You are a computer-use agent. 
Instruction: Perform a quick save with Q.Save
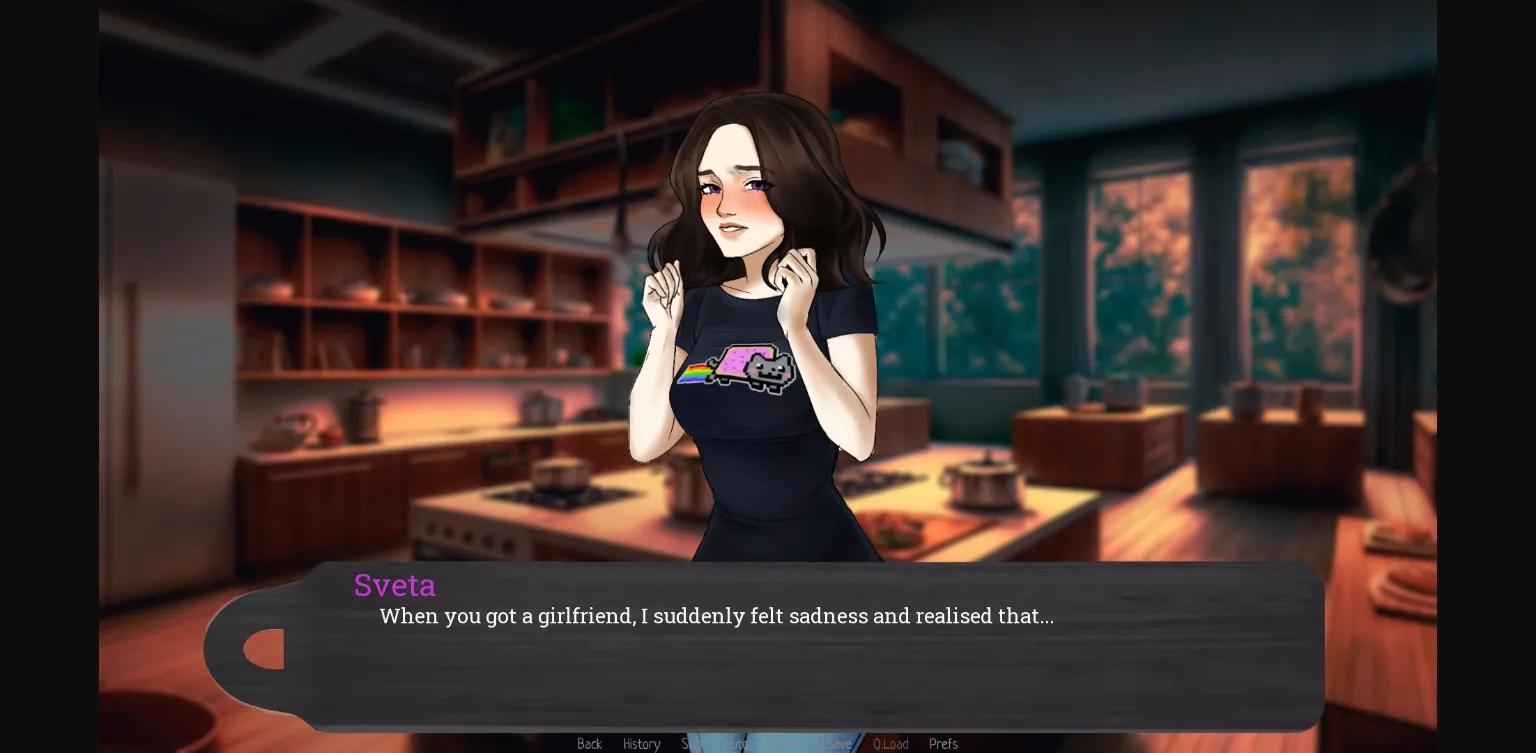[x=838, y=744]
